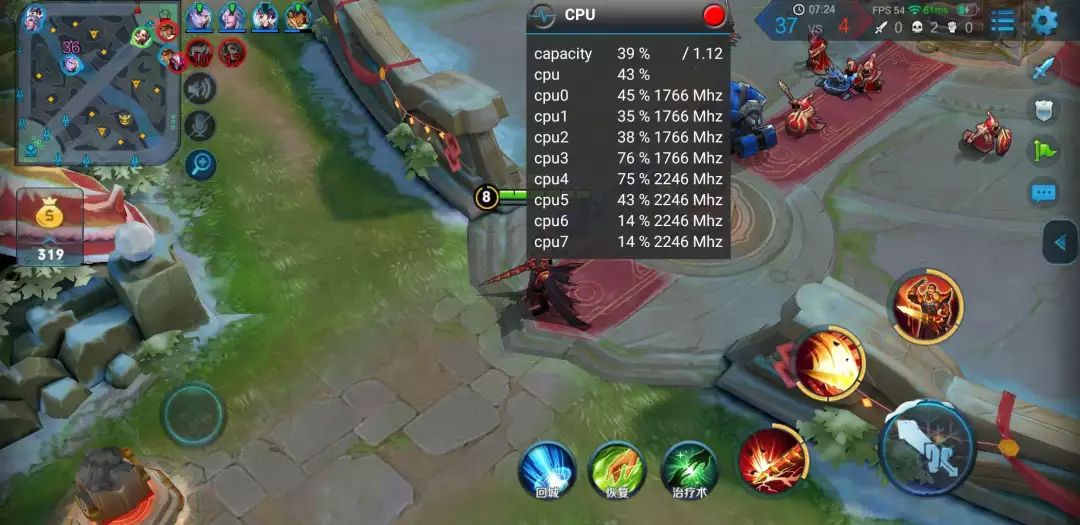The width and height of the screenshot is (1080, 525).
Task: Click the CPU overlay red record button
Action: [x=714, y=15]
